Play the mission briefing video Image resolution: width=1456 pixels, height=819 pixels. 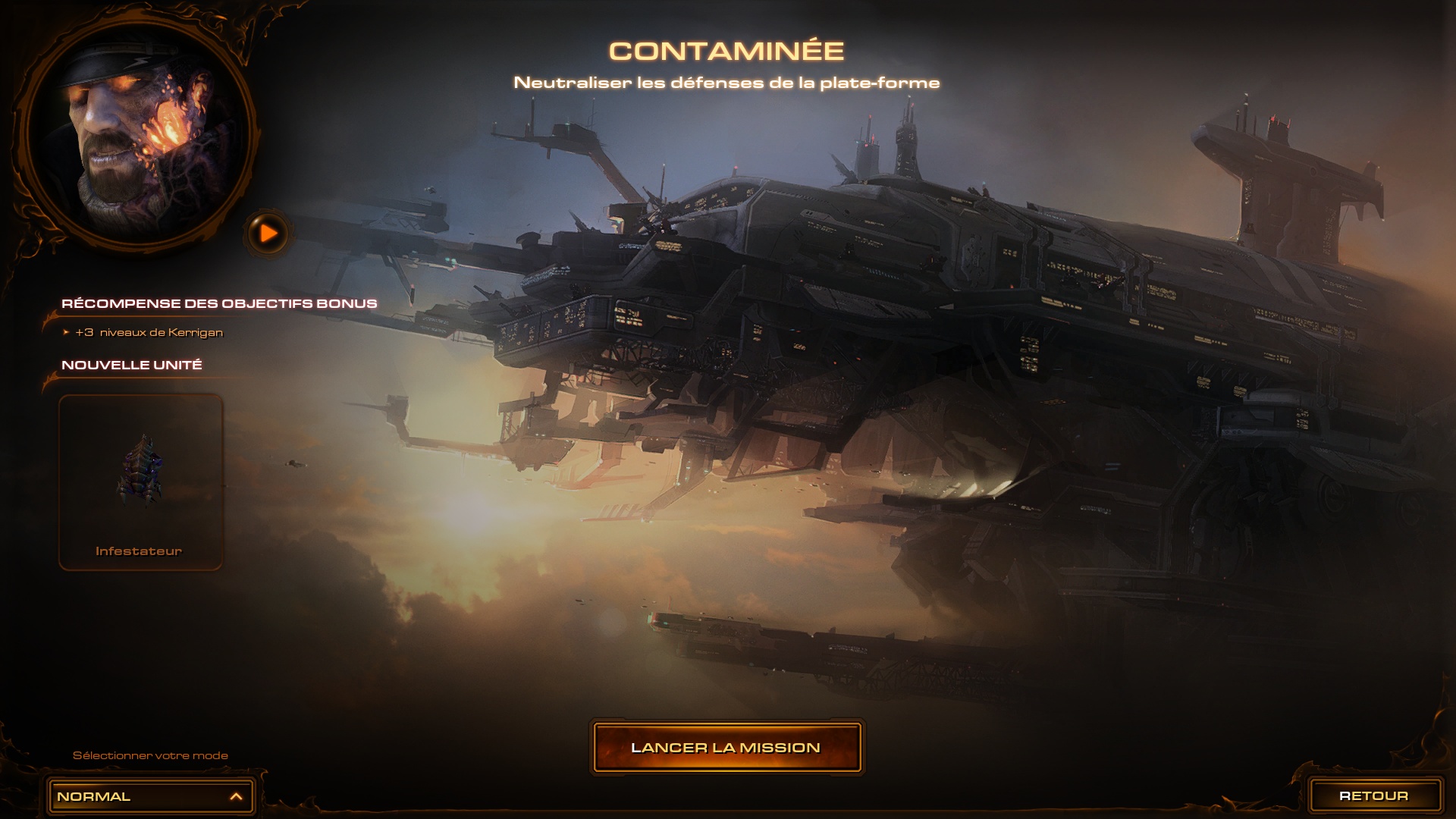(x=268, y=234)
